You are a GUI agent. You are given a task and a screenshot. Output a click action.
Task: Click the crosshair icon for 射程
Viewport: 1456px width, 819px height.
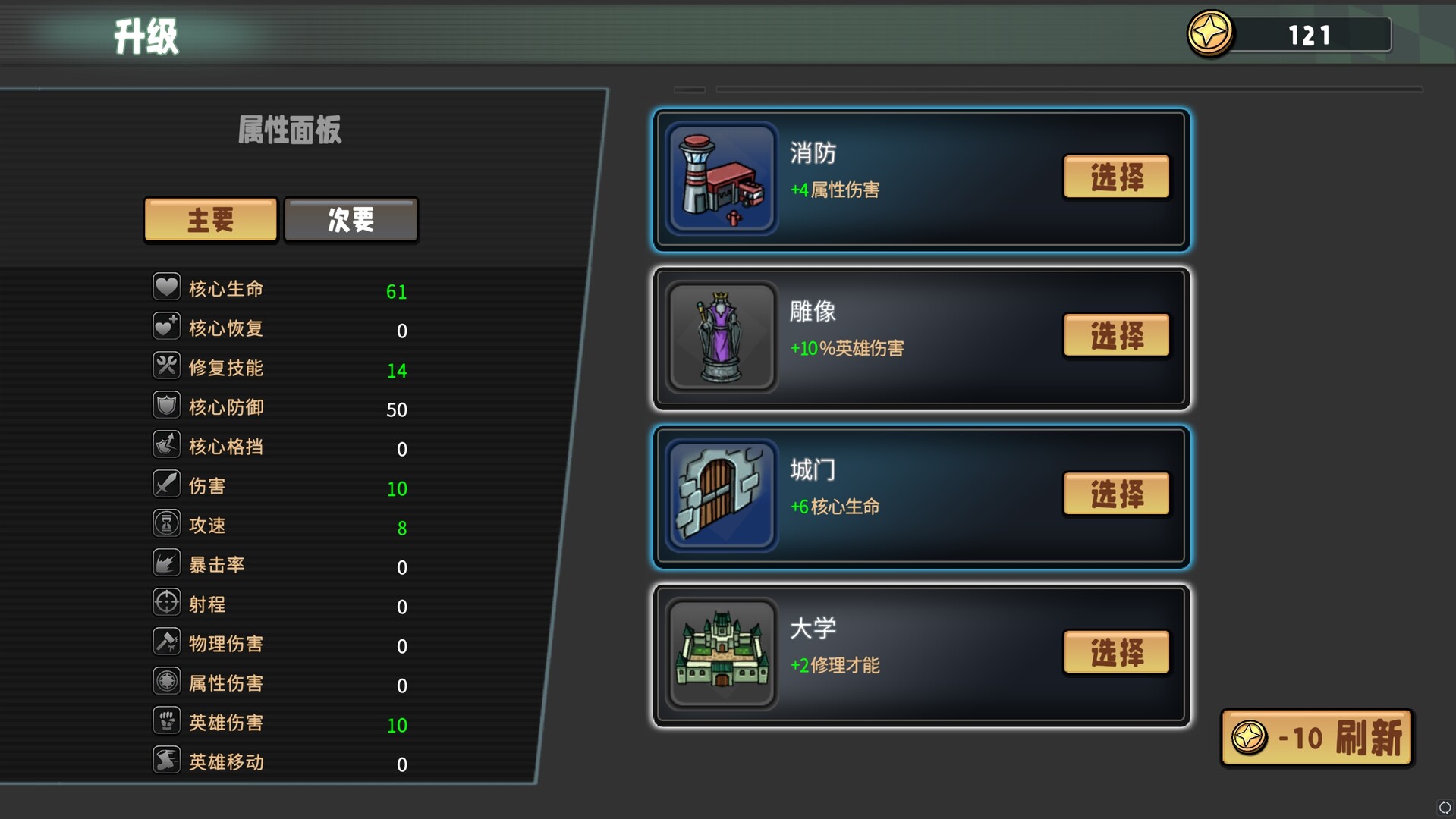coord(168,602)
